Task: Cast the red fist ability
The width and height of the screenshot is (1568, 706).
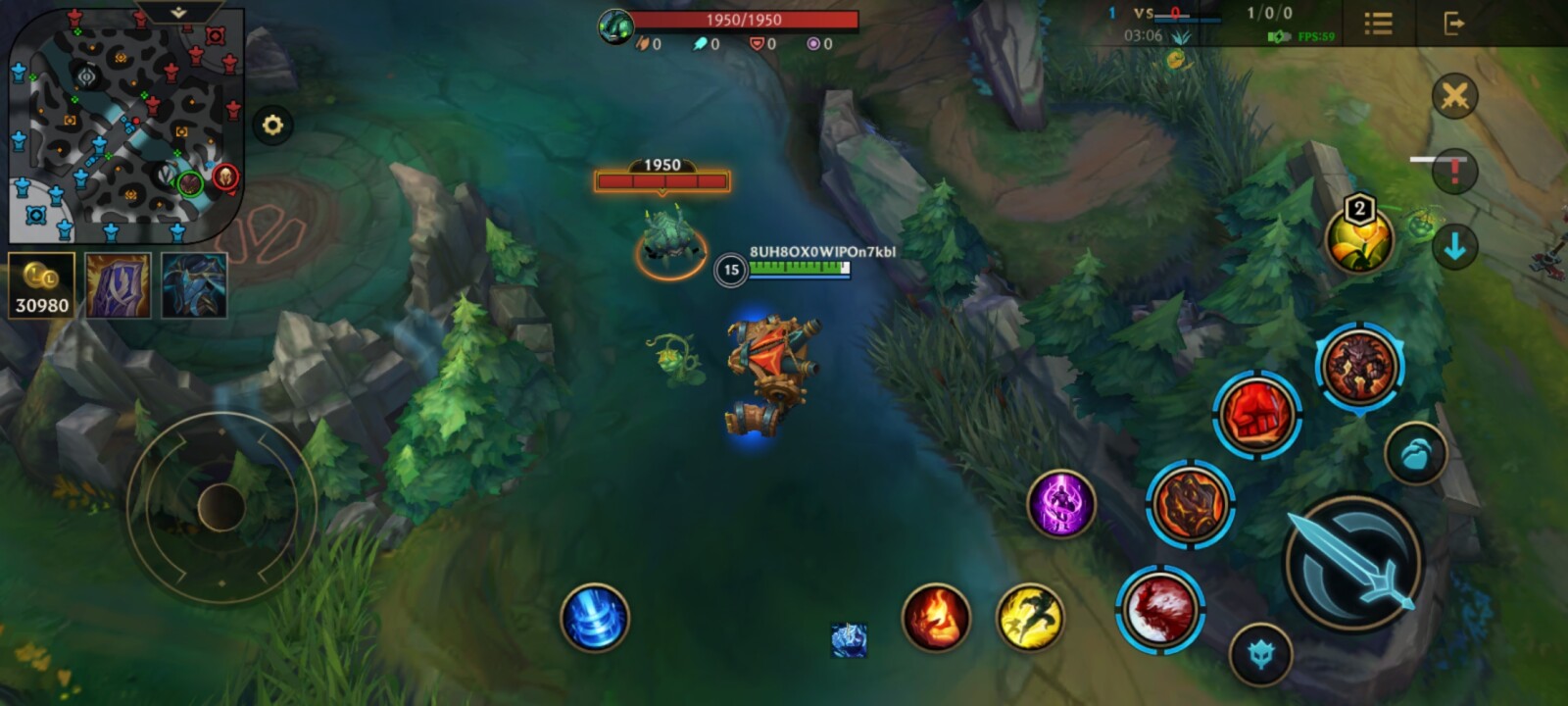Action: pyautogui.click(x=1256, y=415)
